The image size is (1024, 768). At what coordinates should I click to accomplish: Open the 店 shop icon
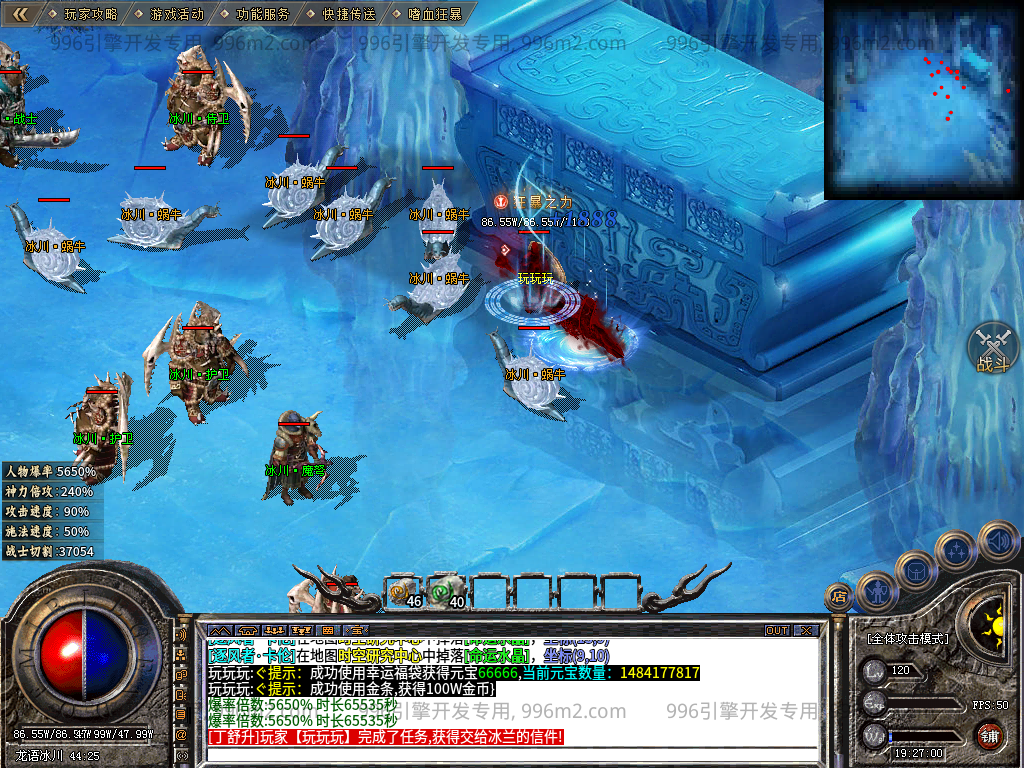pos(838,597)
